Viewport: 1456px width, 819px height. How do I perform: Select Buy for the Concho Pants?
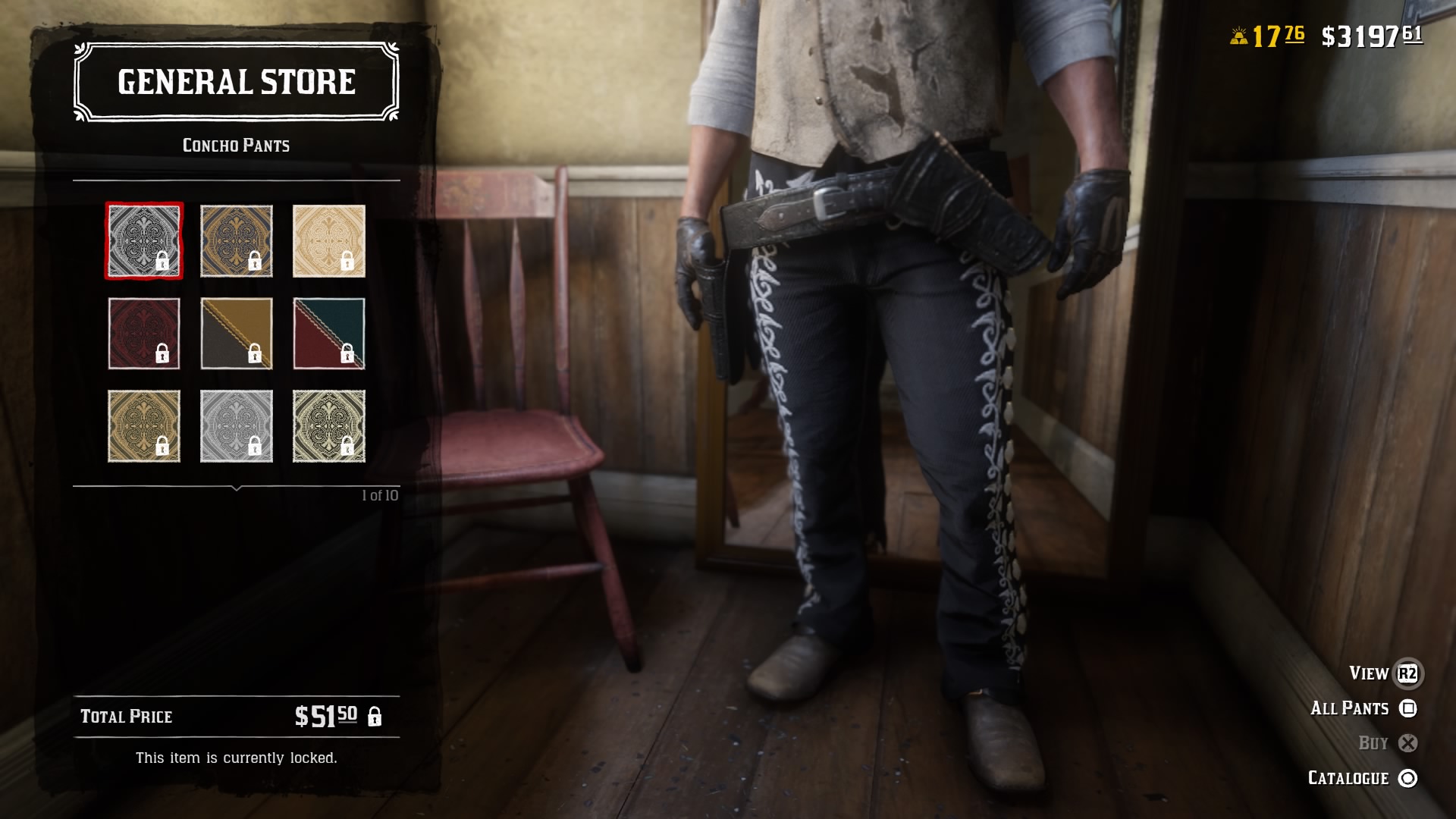(1373, 743)
